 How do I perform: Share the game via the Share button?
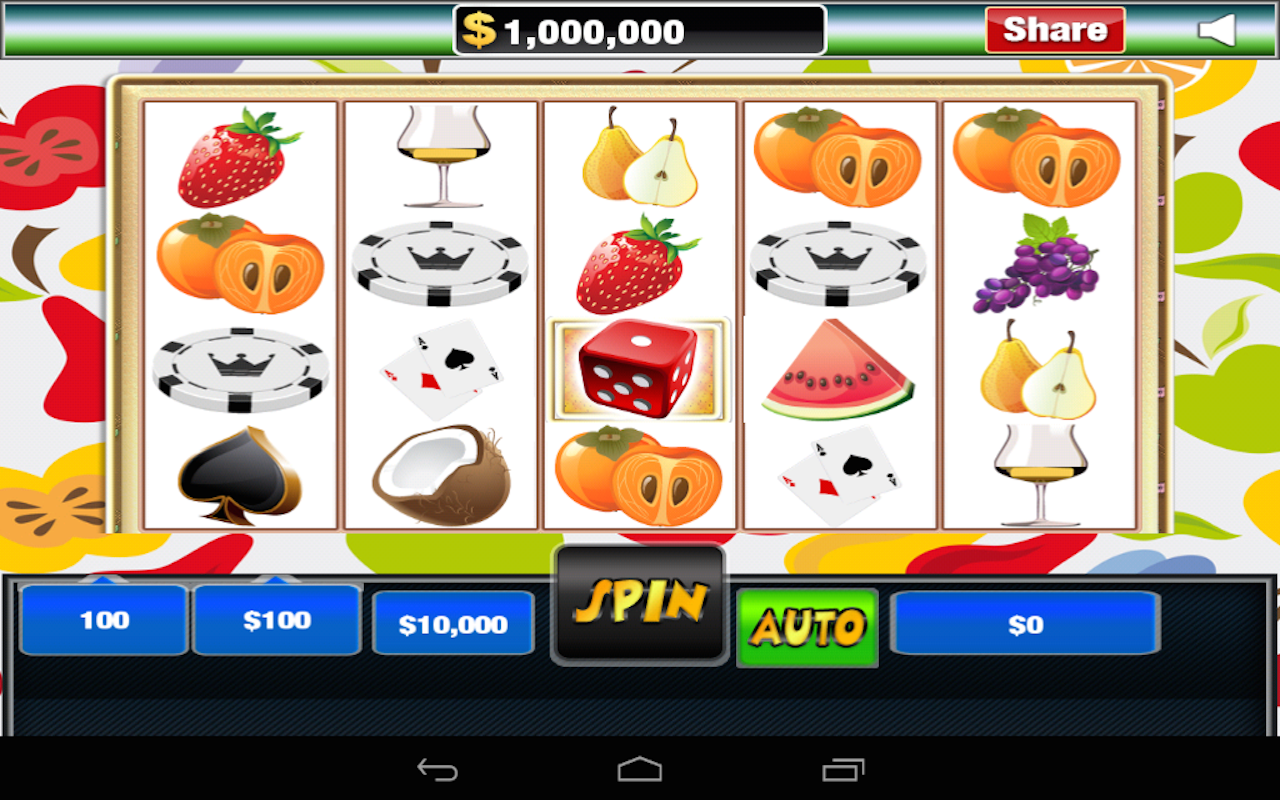1054,29
